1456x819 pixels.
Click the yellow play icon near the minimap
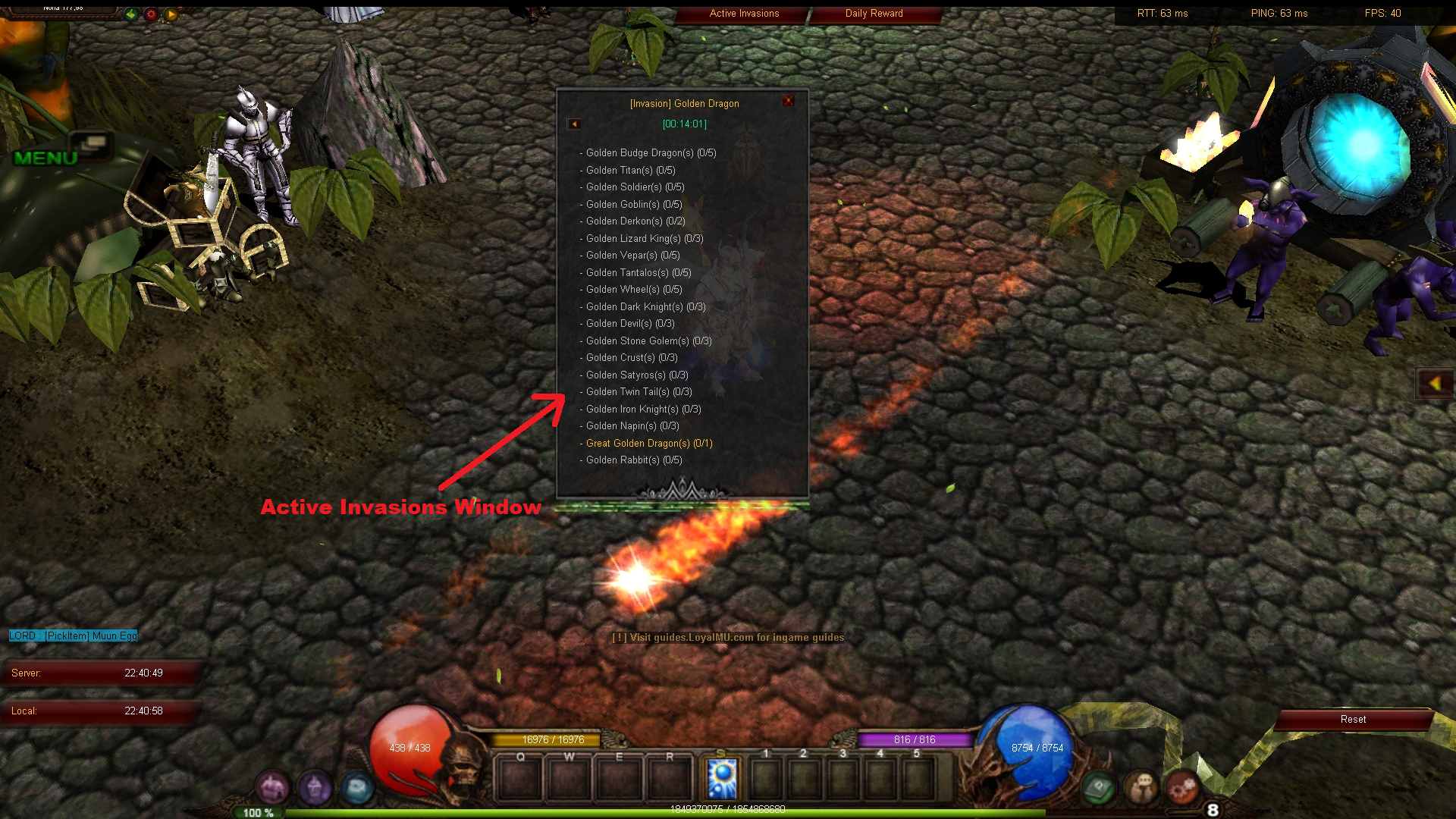tap(171, 14)
